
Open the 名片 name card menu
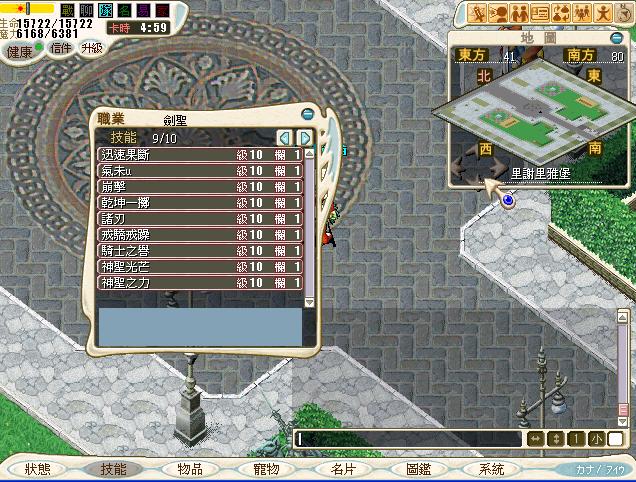point(342,468)
